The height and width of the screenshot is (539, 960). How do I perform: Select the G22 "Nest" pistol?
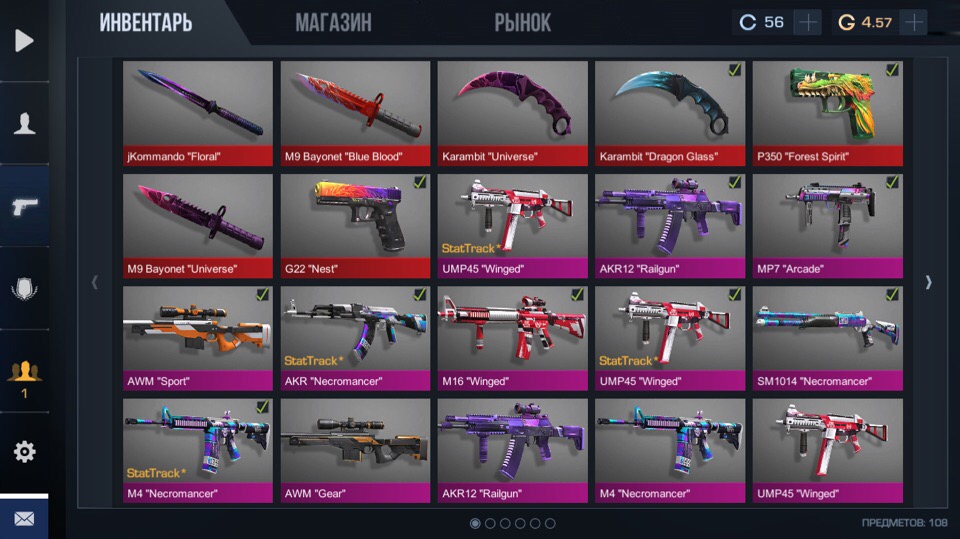[355, 225]
